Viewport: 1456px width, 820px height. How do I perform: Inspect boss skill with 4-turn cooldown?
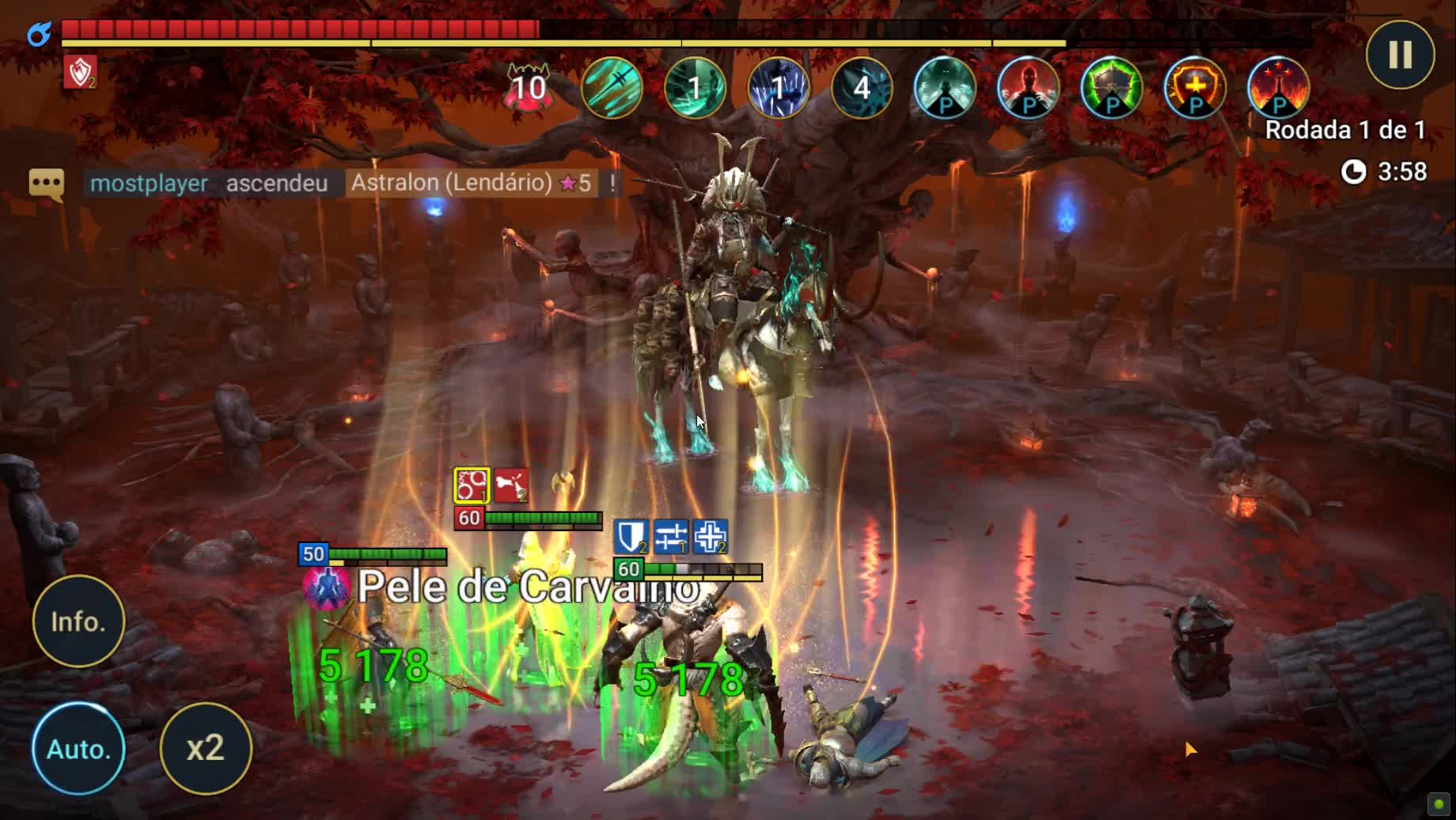tap(862, 87)
